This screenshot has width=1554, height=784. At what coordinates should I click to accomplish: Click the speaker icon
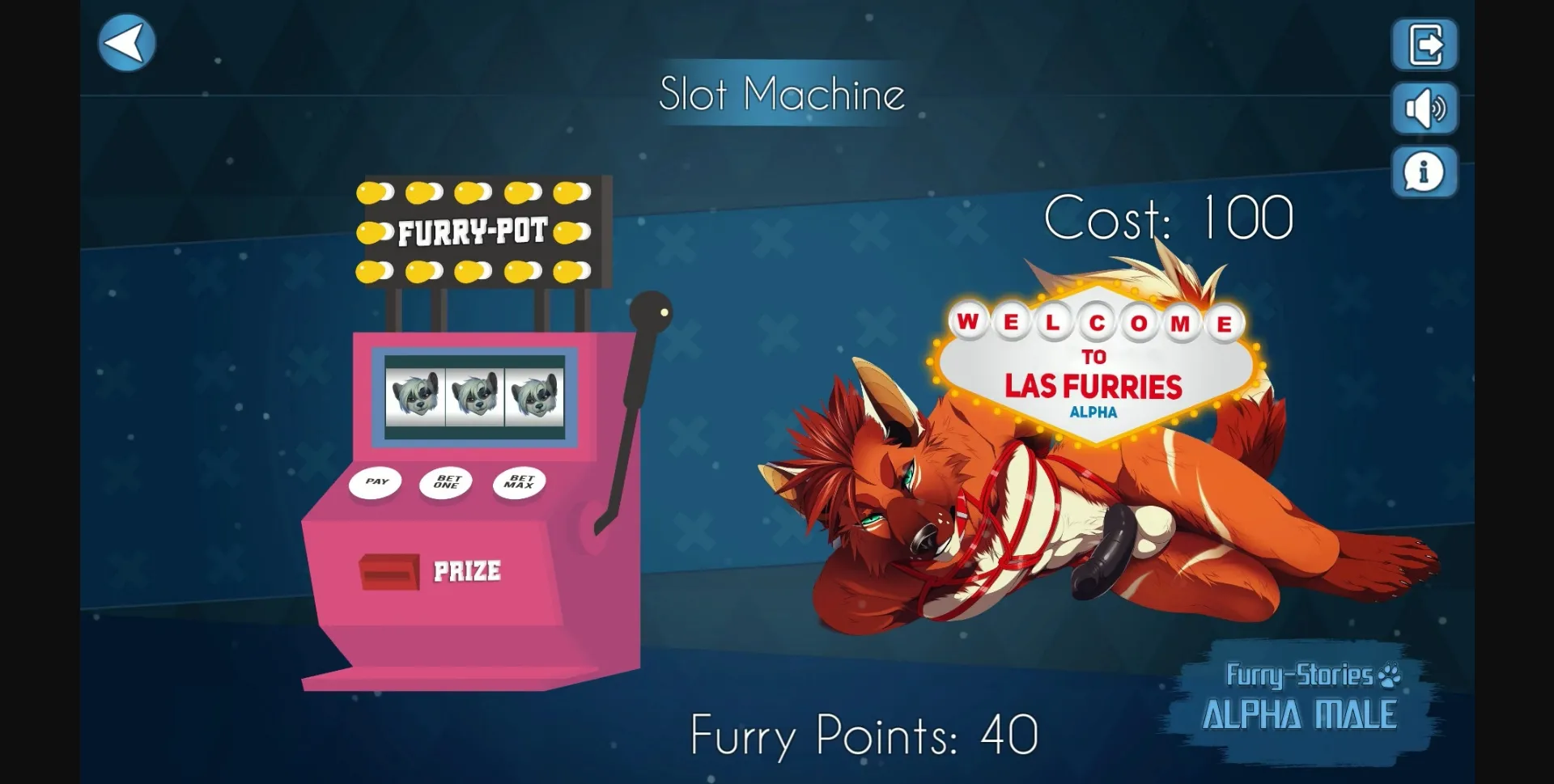(1425, 108)
